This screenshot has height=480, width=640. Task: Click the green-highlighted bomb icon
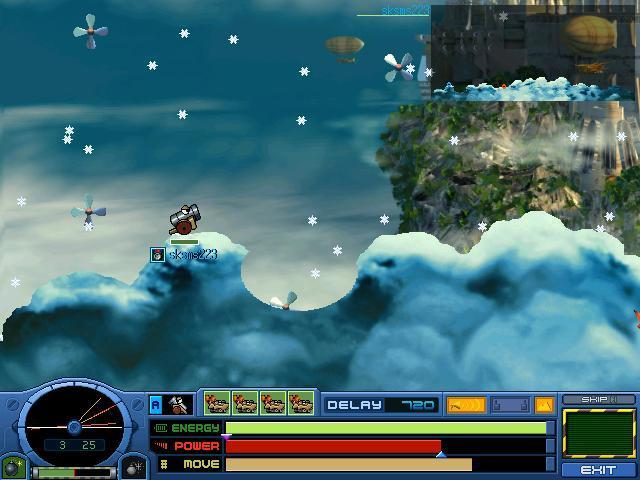tap(13, 467)
